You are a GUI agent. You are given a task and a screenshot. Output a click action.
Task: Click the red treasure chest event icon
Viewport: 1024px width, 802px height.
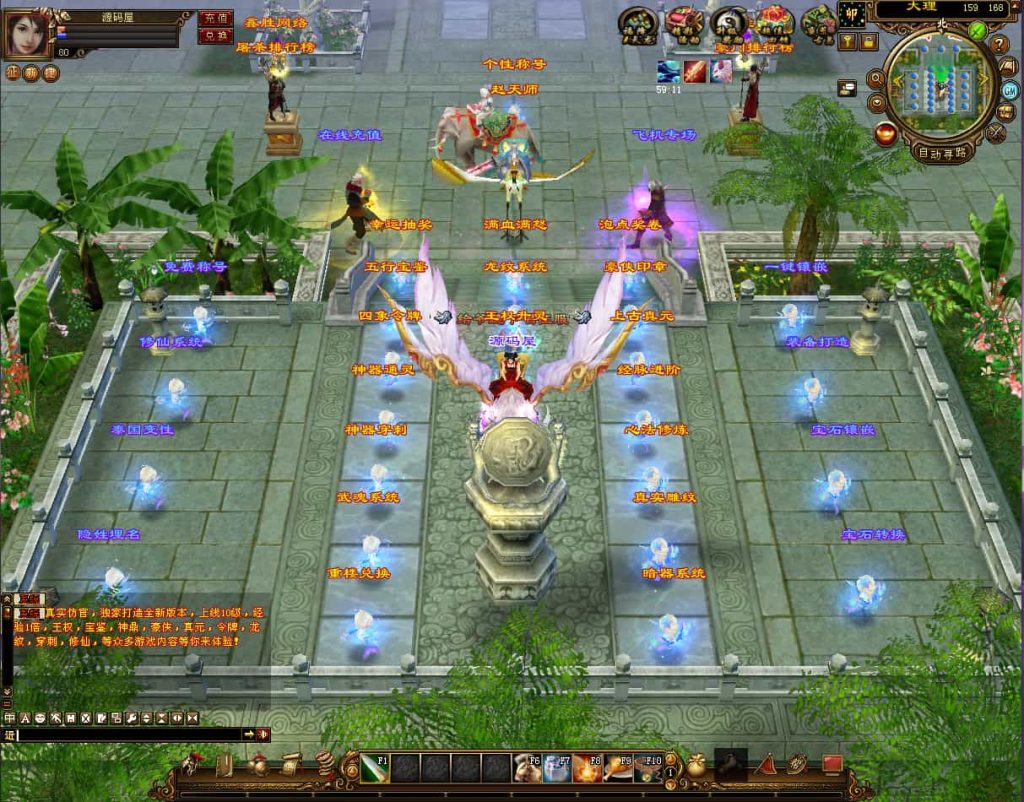click(683, 22)
